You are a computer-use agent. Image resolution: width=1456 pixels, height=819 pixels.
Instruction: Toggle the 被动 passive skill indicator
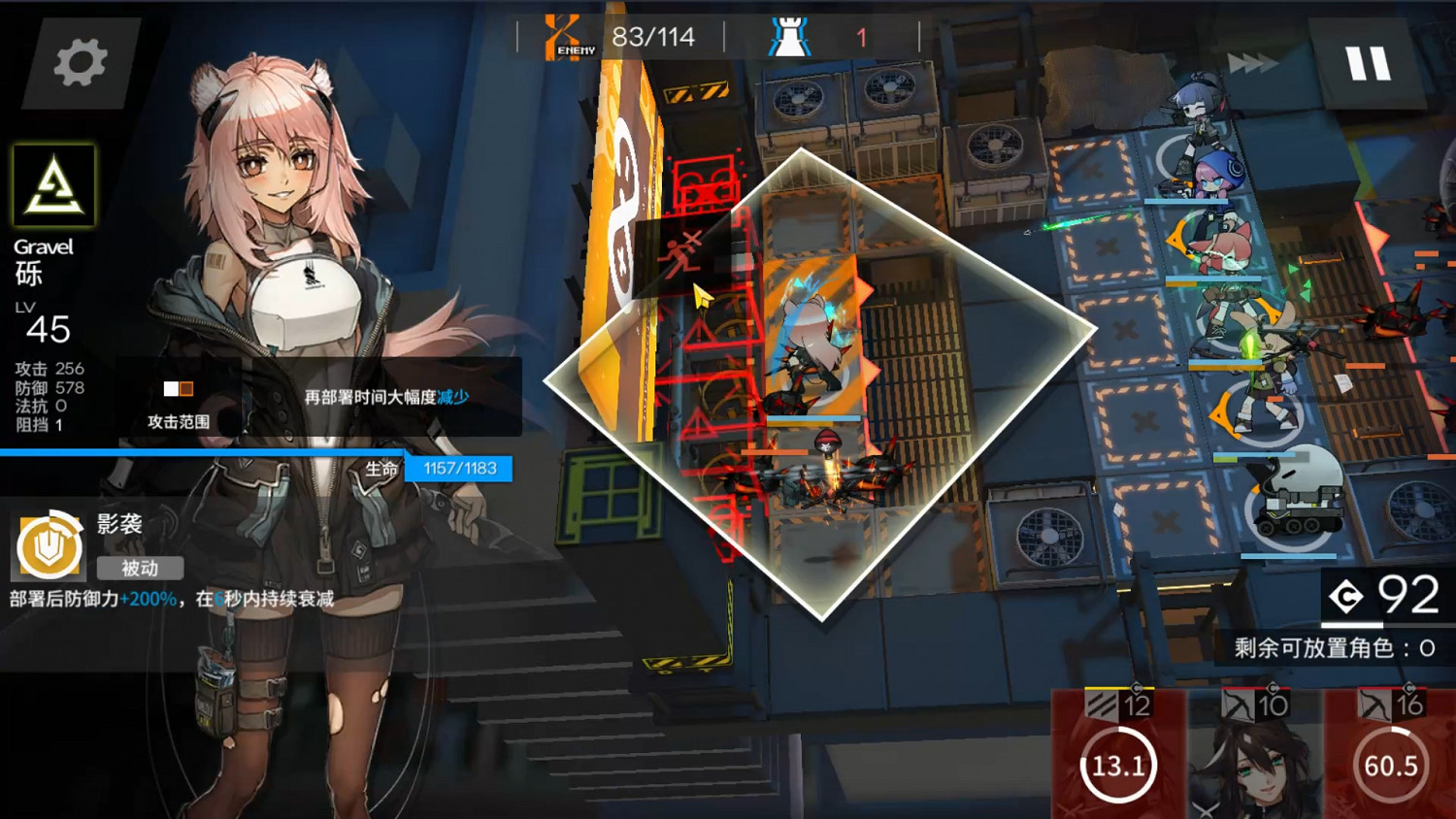click(140, 569)
